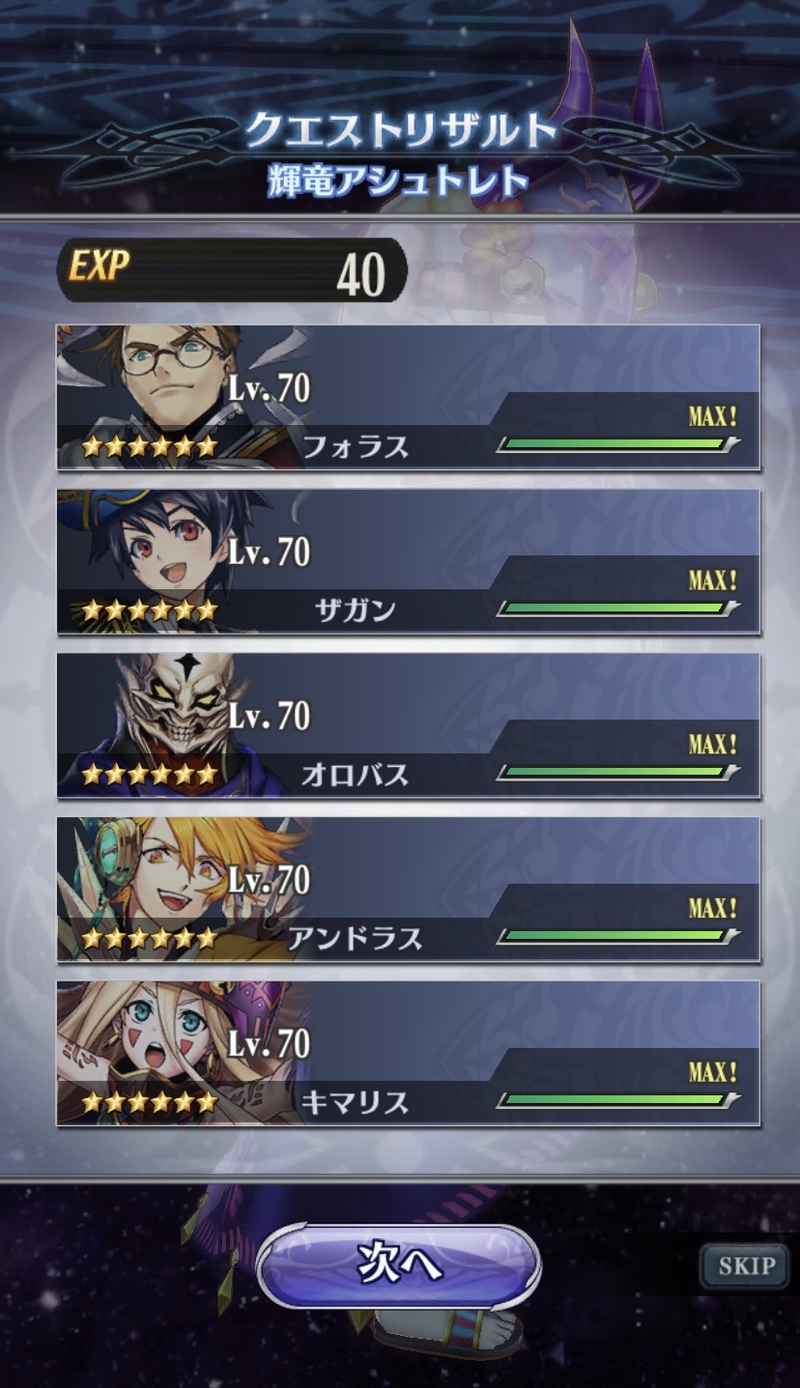Choose the ザガン result panel
This screenshot has width=800, height=1388.
[408, 562]
